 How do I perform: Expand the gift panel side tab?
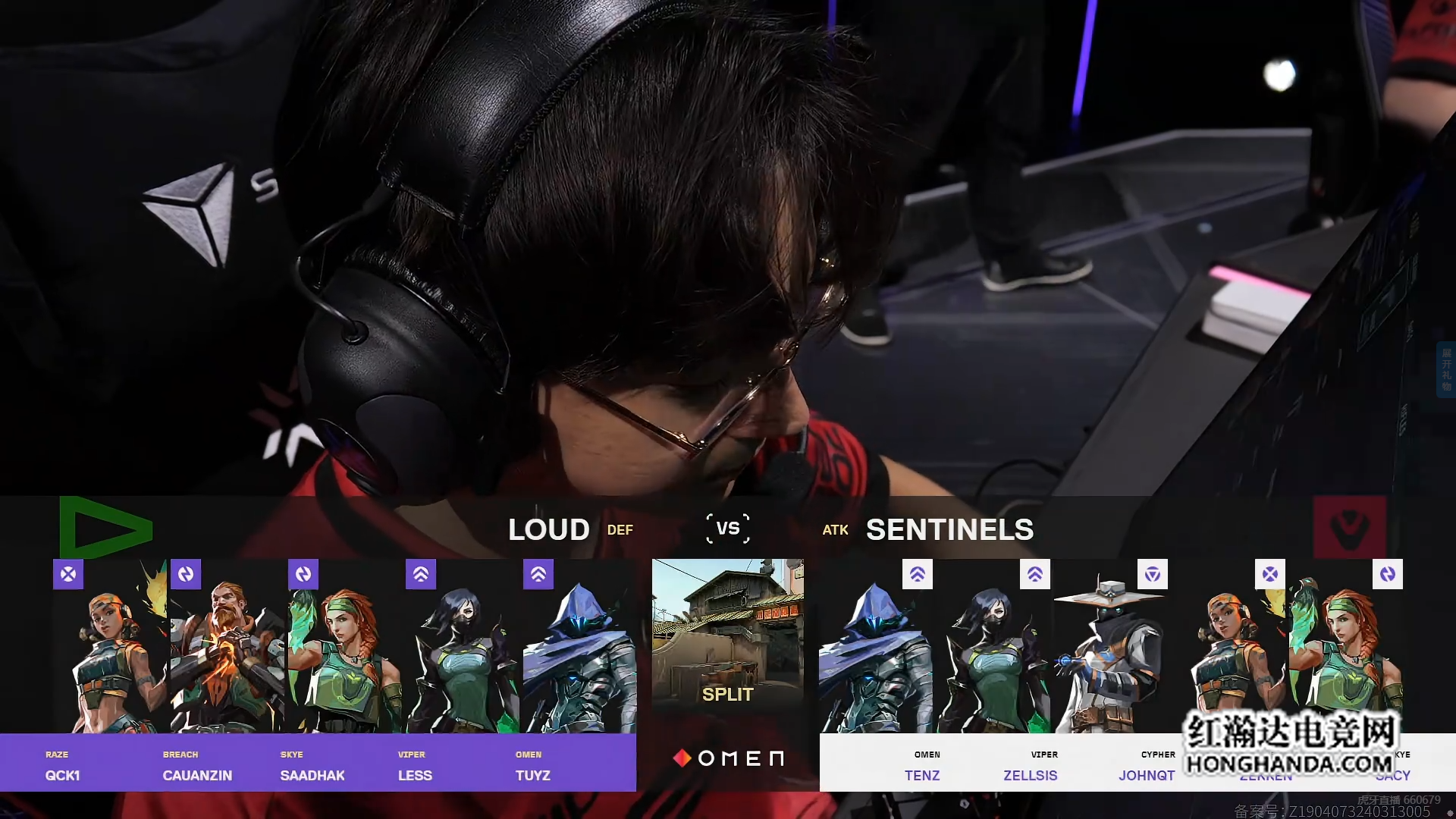1446,369
